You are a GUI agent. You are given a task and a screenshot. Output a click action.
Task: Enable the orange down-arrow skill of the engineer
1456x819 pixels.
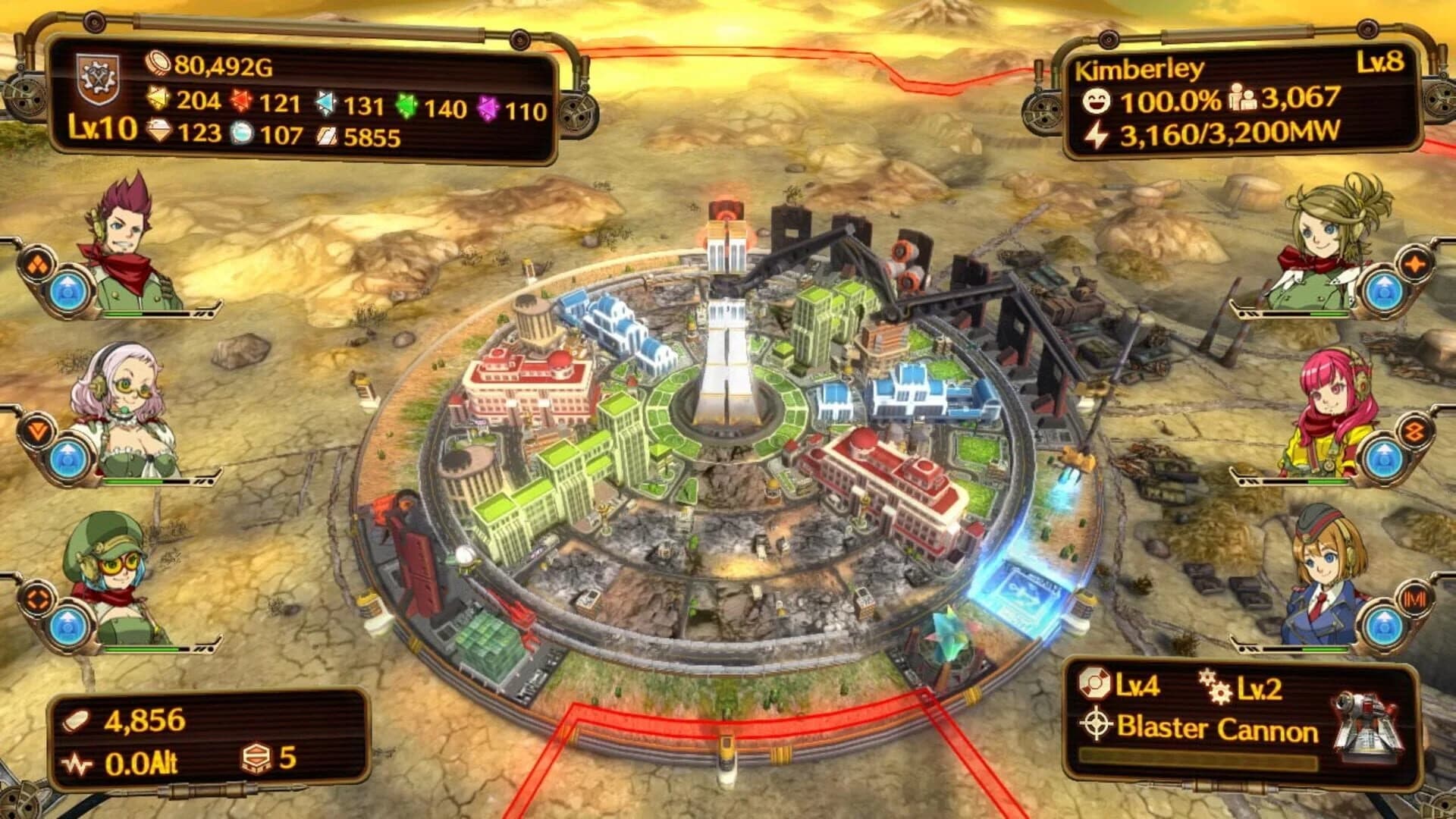coord(37,430)
